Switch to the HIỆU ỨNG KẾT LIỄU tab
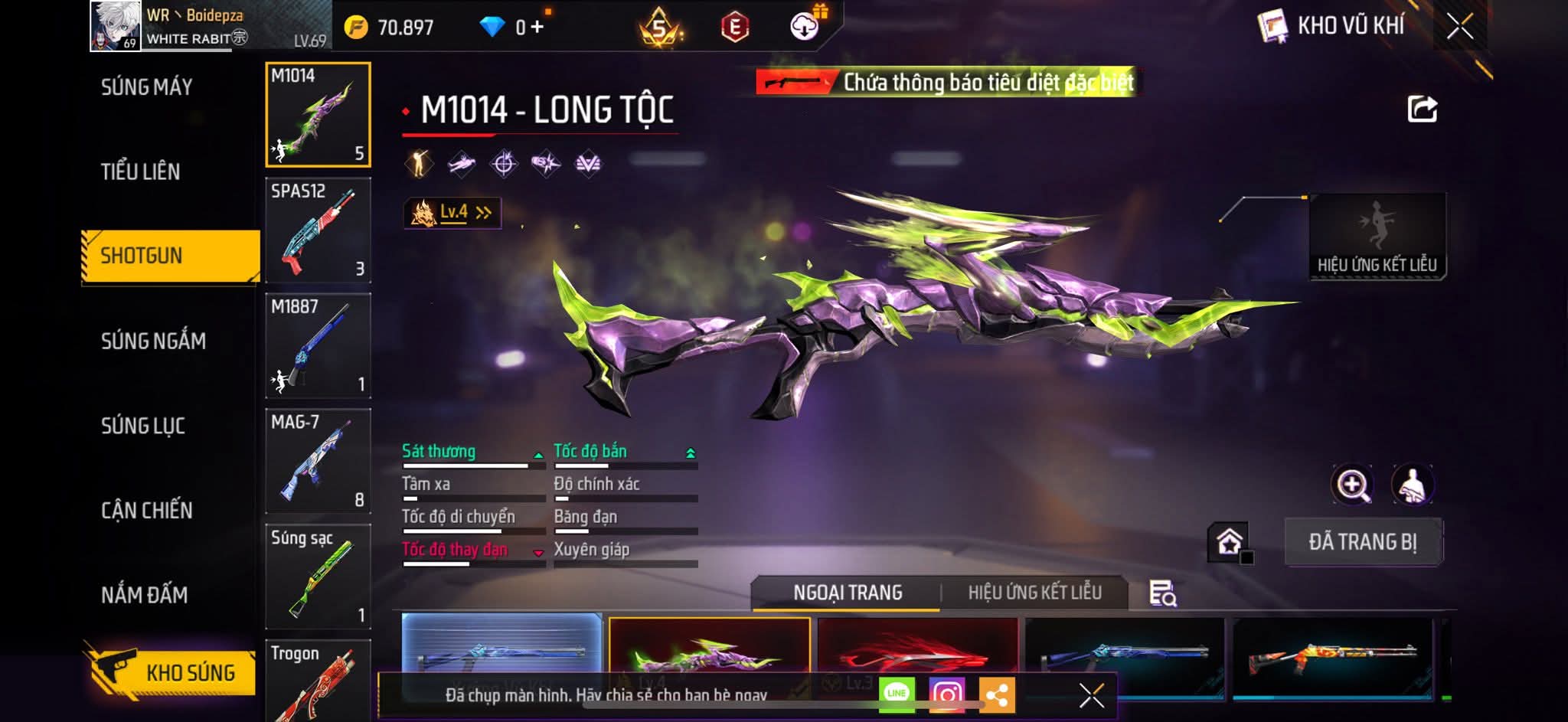This screenshot has width=1568, height=722. tap(1034, 593)
